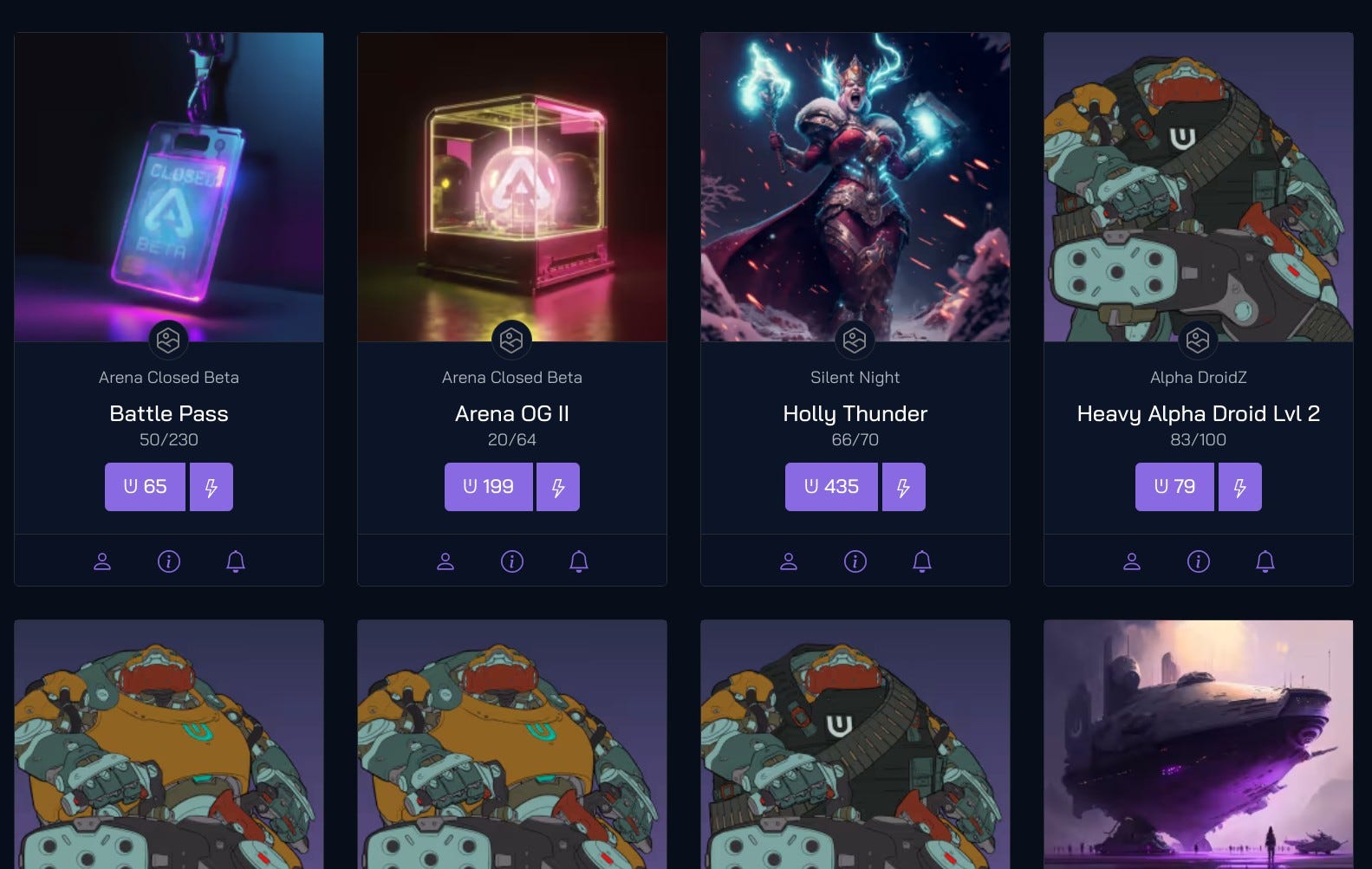Click the person icon under Heavy Alpha Droid Lvl 2
This screenshot has width=1372, height=869.
pos(1131,561)
